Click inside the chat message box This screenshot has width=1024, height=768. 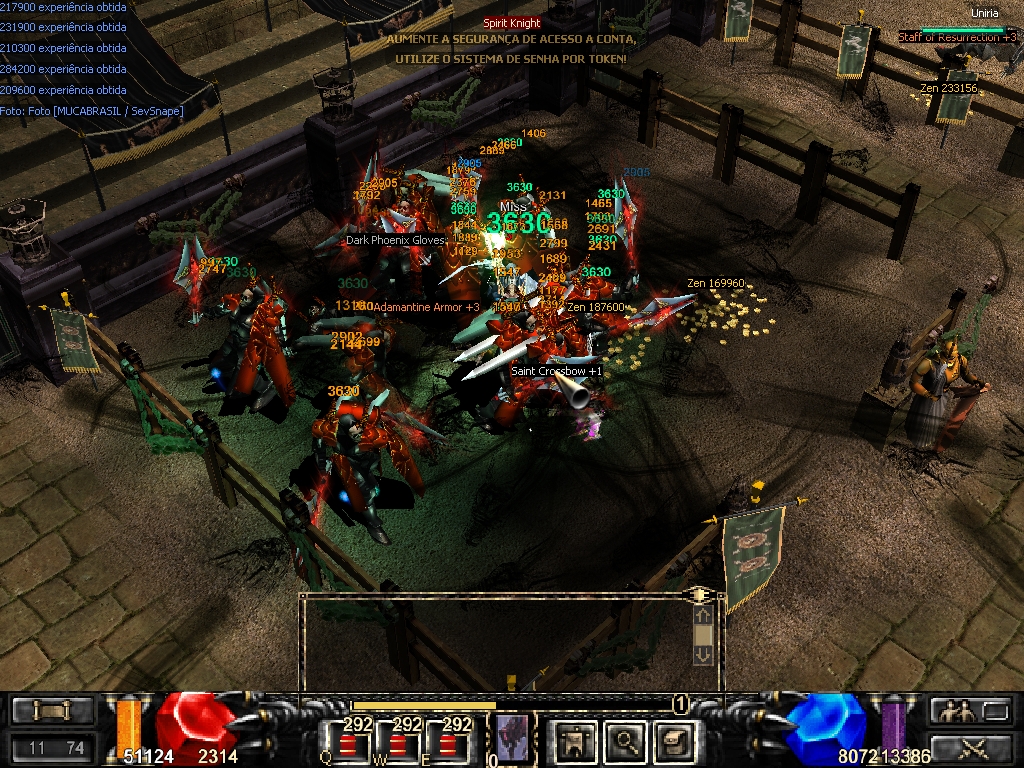click(x=495, y=640)
